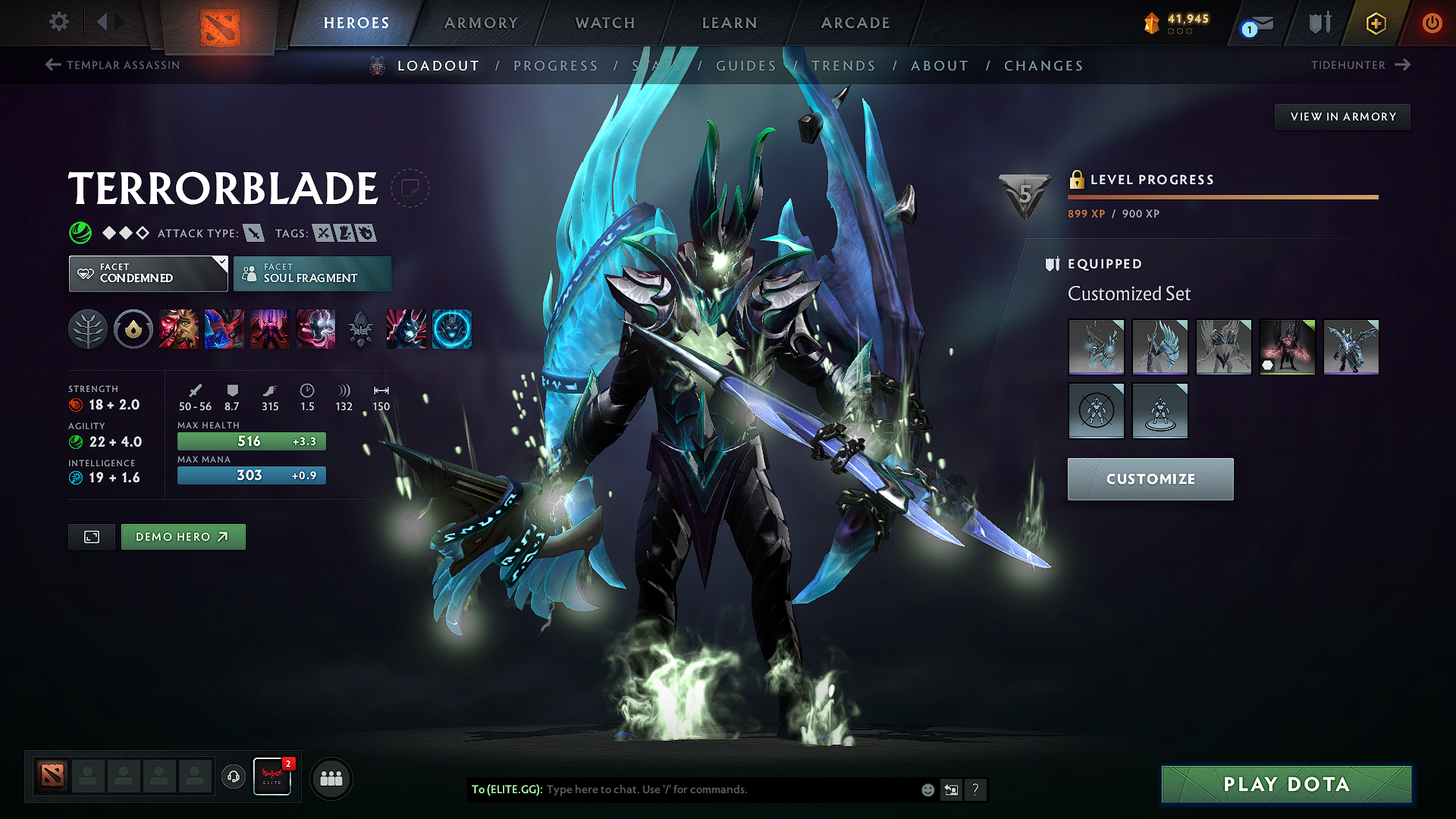This screenshot has width=1456, height=819.
Task: Open the Armory menu item
Action: [x=480, y=23]
